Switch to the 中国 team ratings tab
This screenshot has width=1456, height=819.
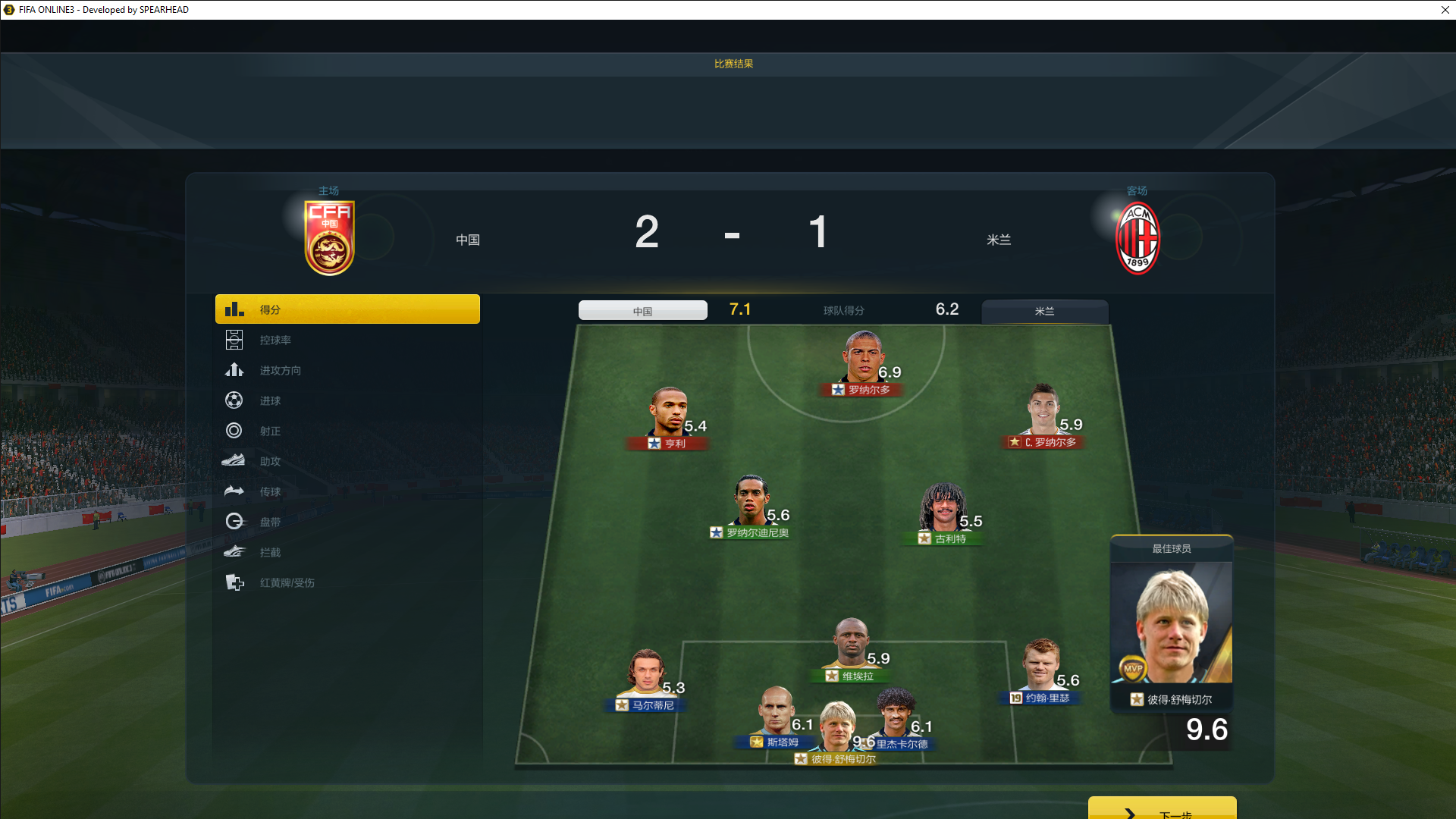[x=642, y=311]
